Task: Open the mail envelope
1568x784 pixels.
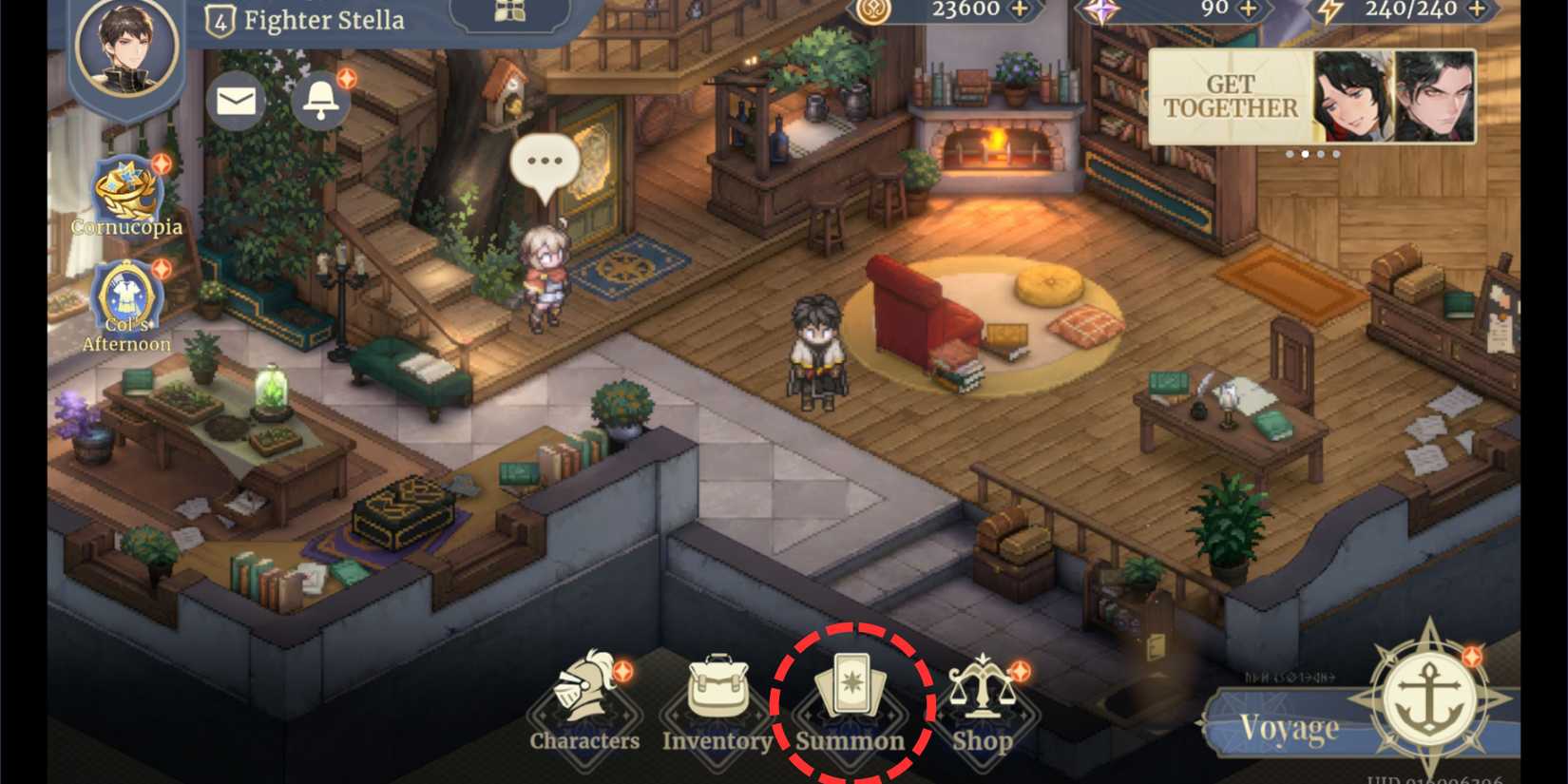Action: (234, 102)
